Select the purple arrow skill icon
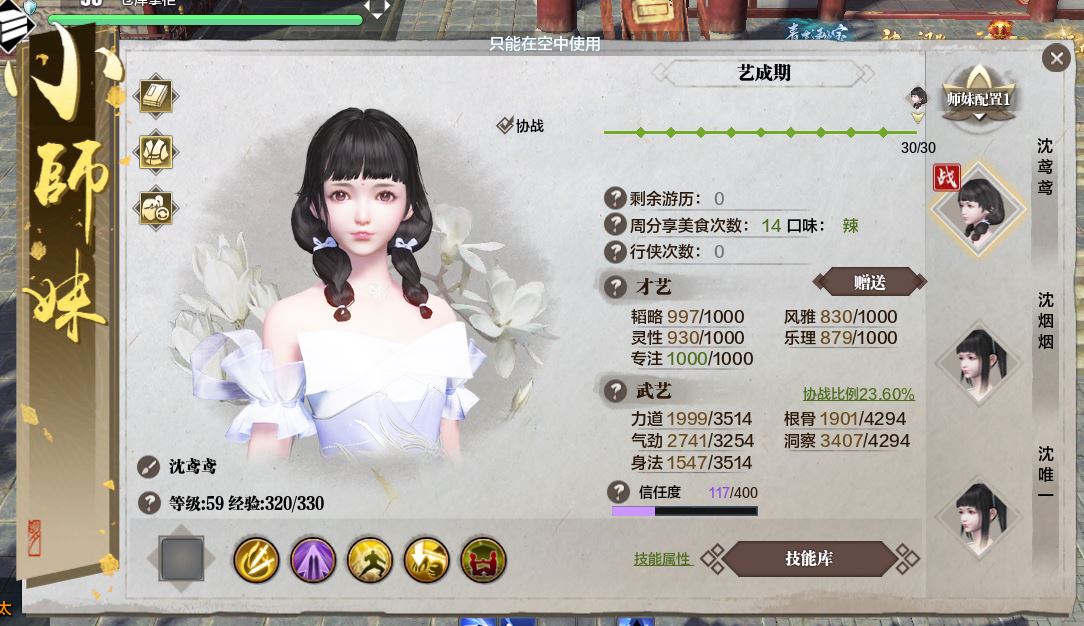Screen dimensions: 1084x626 (313, 559)
